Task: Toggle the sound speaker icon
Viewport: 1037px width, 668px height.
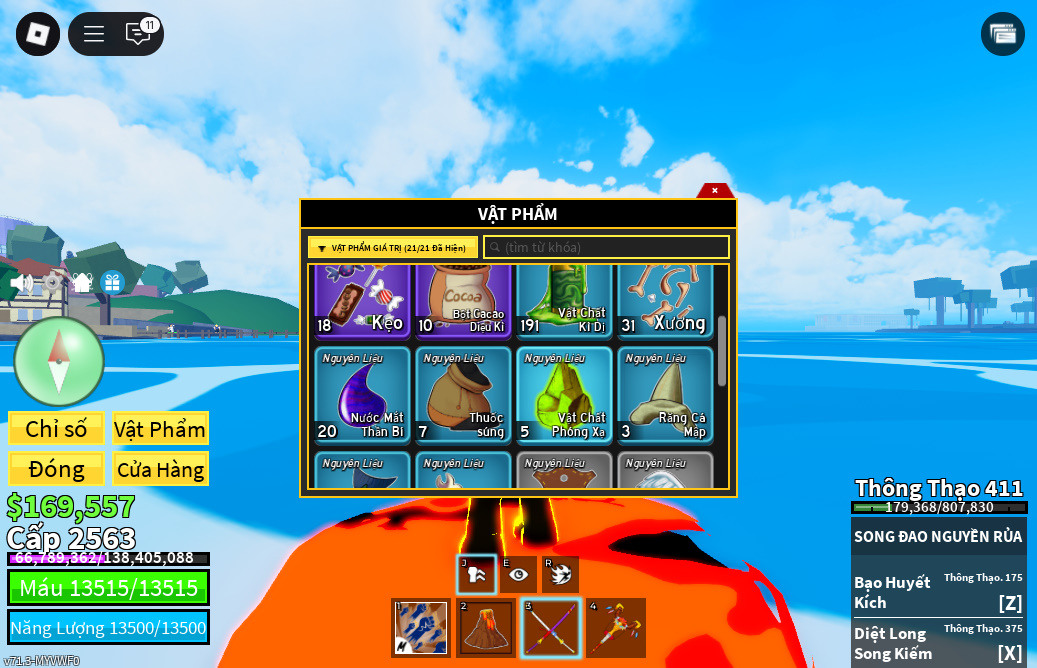Action: pyautogui.click(x=21, y=283)
